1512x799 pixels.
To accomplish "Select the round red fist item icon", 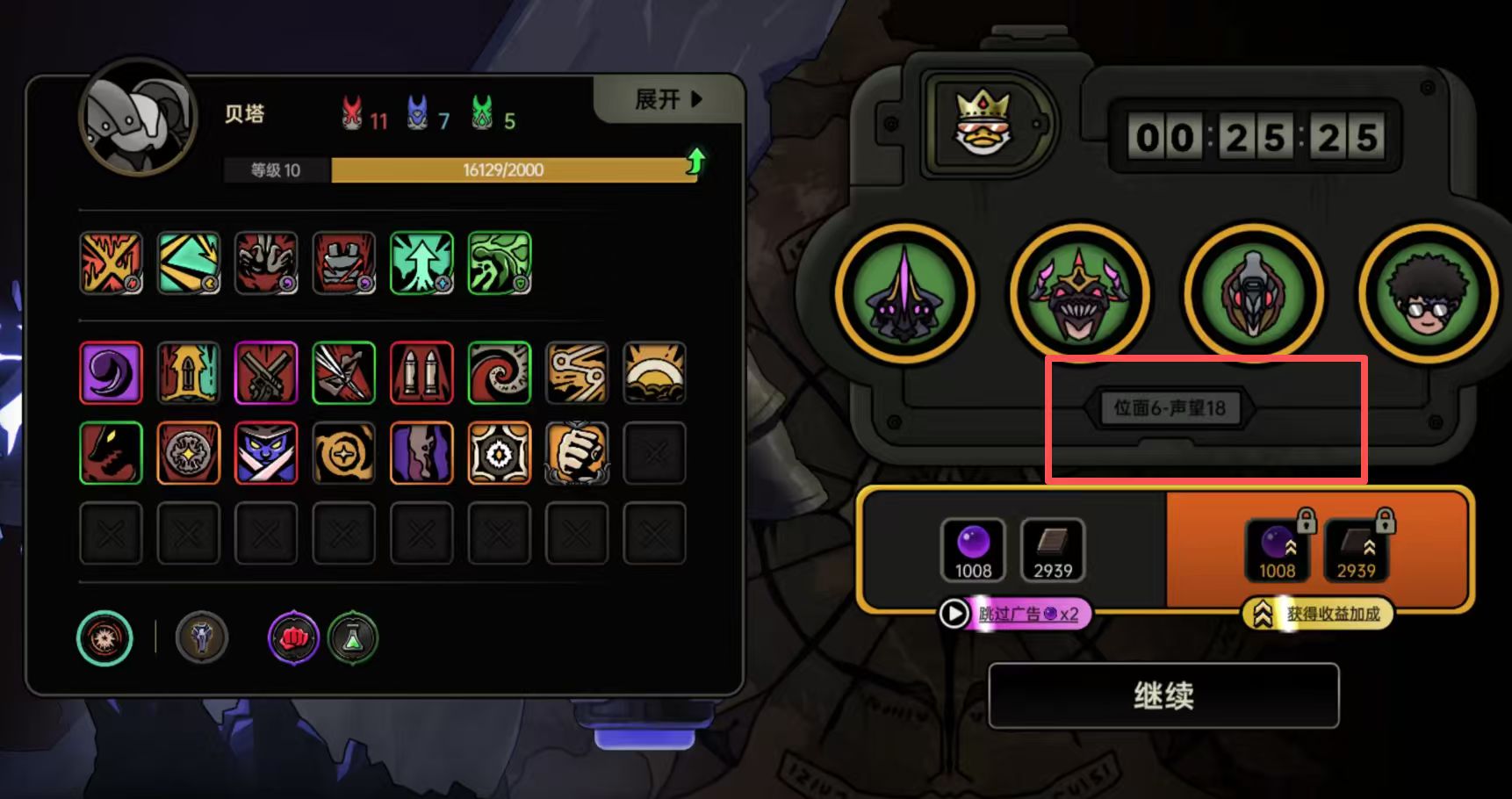I will click(x=293, y=637).
